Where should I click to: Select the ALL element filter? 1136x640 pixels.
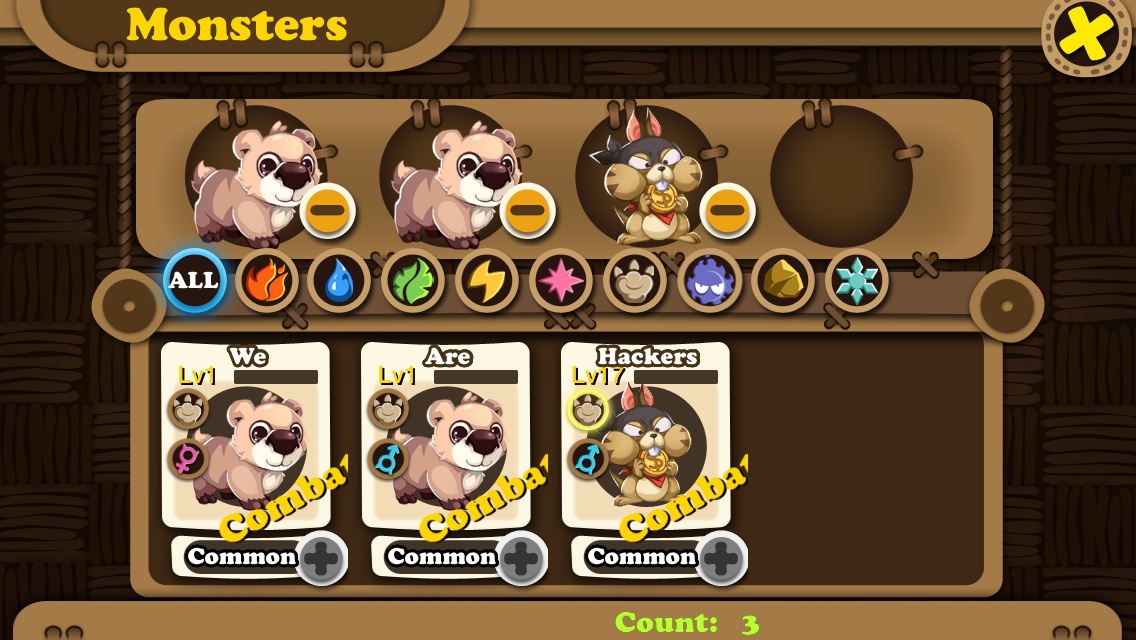tap(194, 281)
